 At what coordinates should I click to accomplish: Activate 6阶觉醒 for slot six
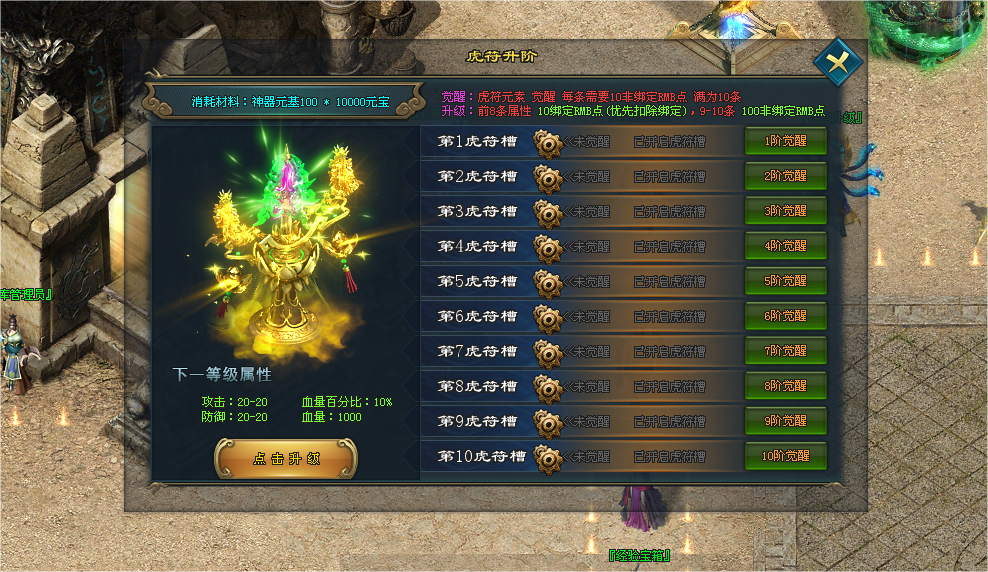tap(785, 316)
